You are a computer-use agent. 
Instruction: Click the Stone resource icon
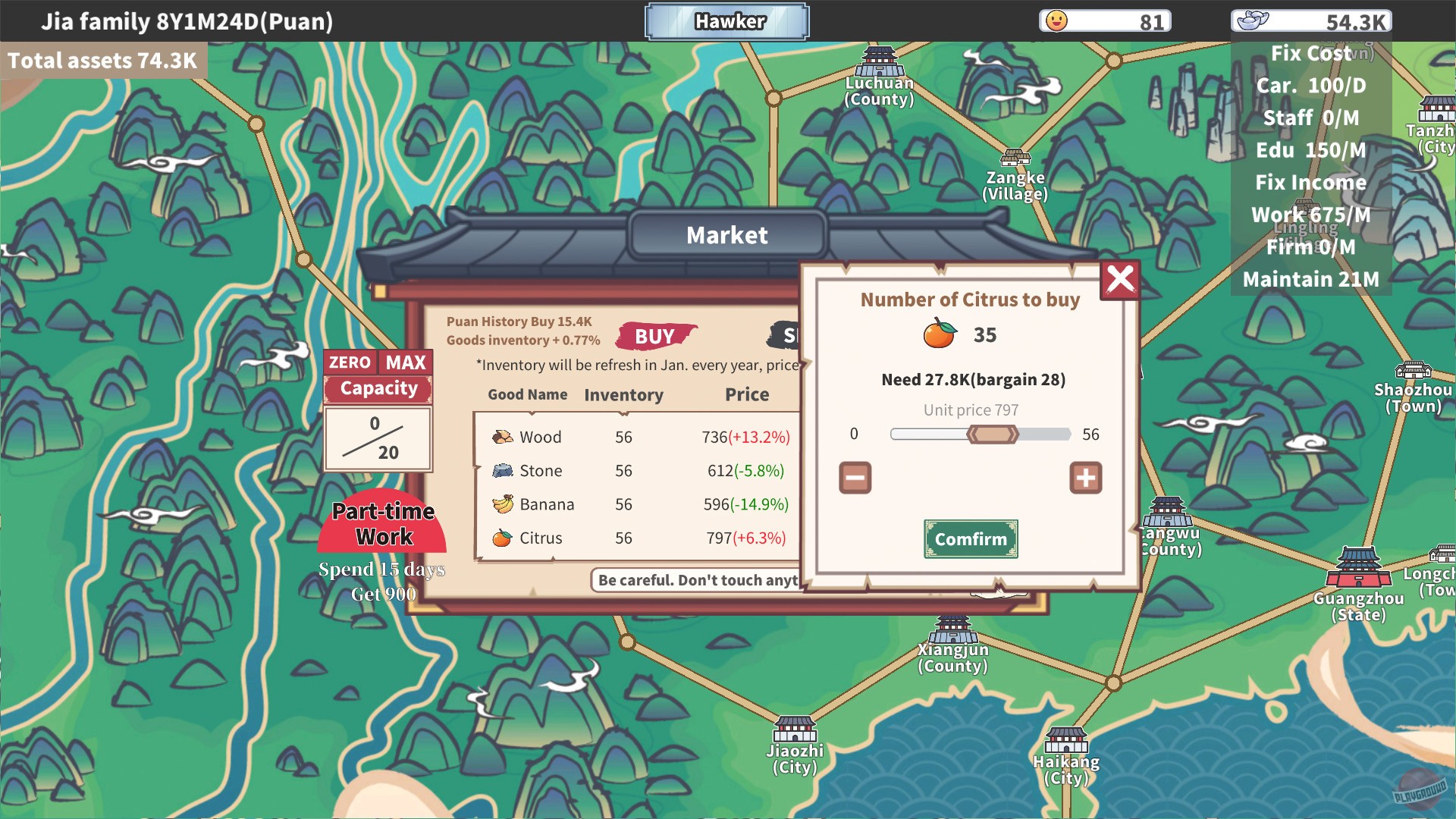[x=502, y=470]
